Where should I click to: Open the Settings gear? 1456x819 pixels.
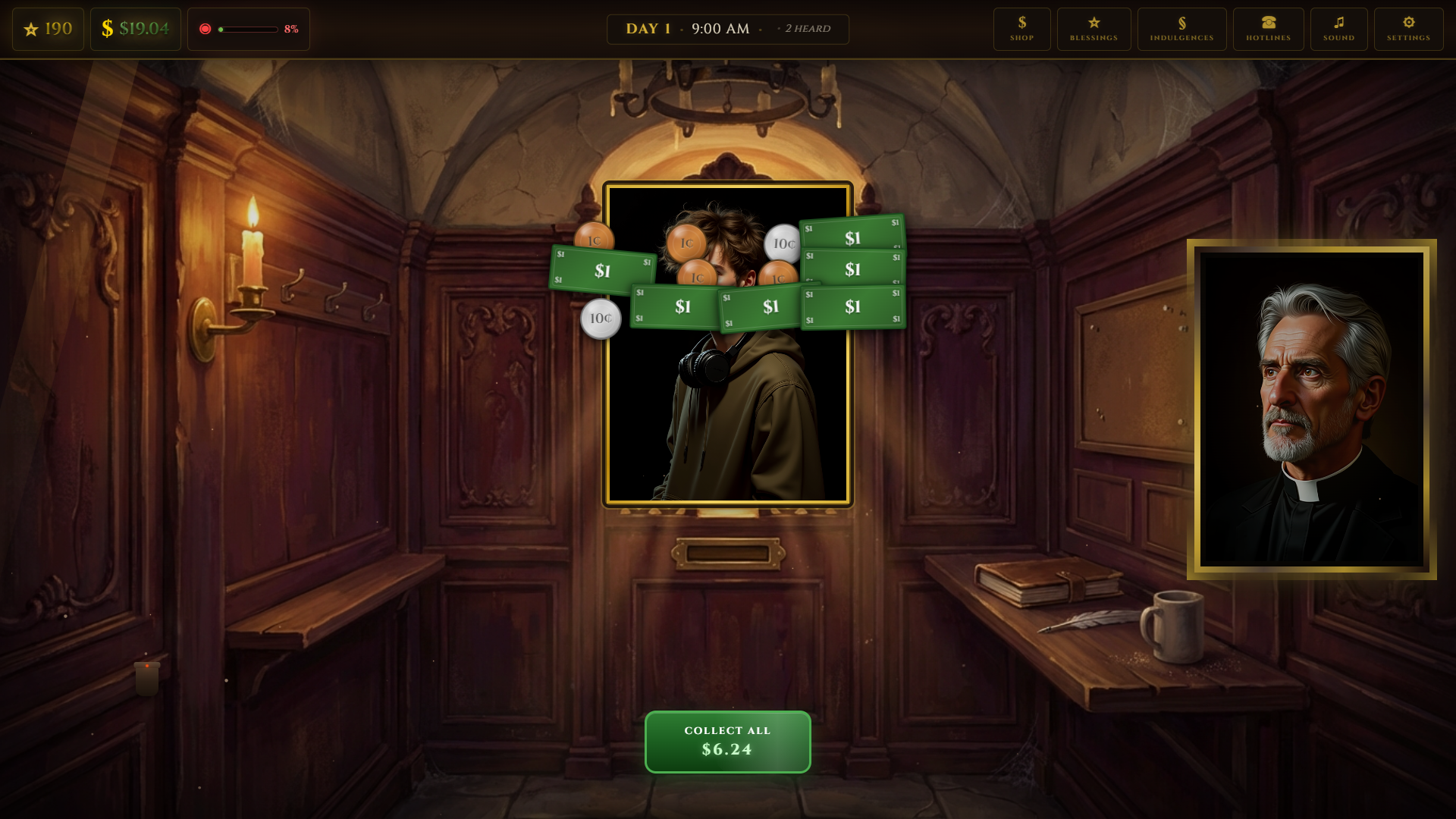(1408, 29)
